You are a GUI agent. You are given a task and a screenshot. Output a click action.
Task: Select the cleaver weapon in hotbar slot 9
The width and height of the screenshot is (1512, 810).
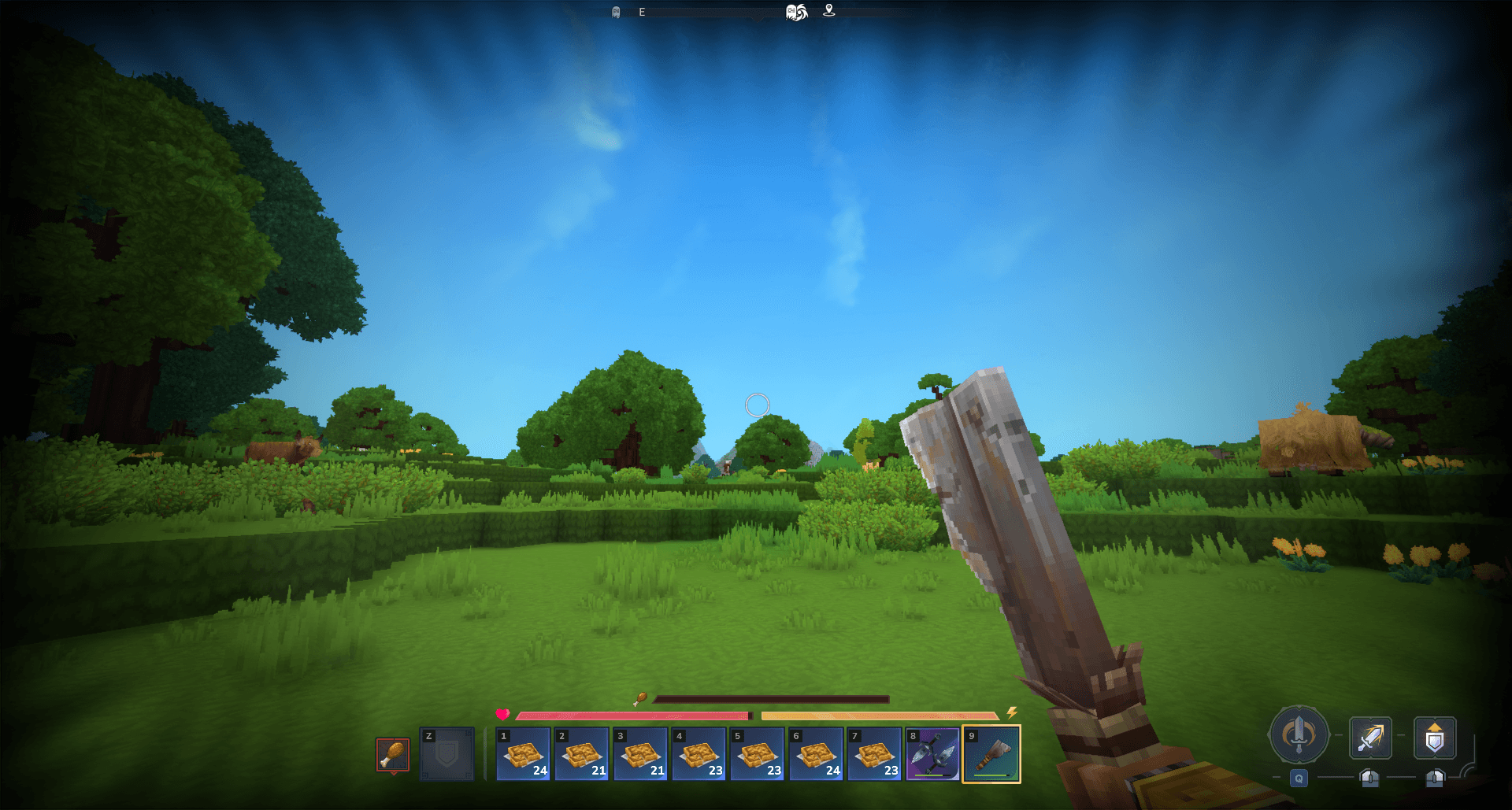click(x=991, y=754)
